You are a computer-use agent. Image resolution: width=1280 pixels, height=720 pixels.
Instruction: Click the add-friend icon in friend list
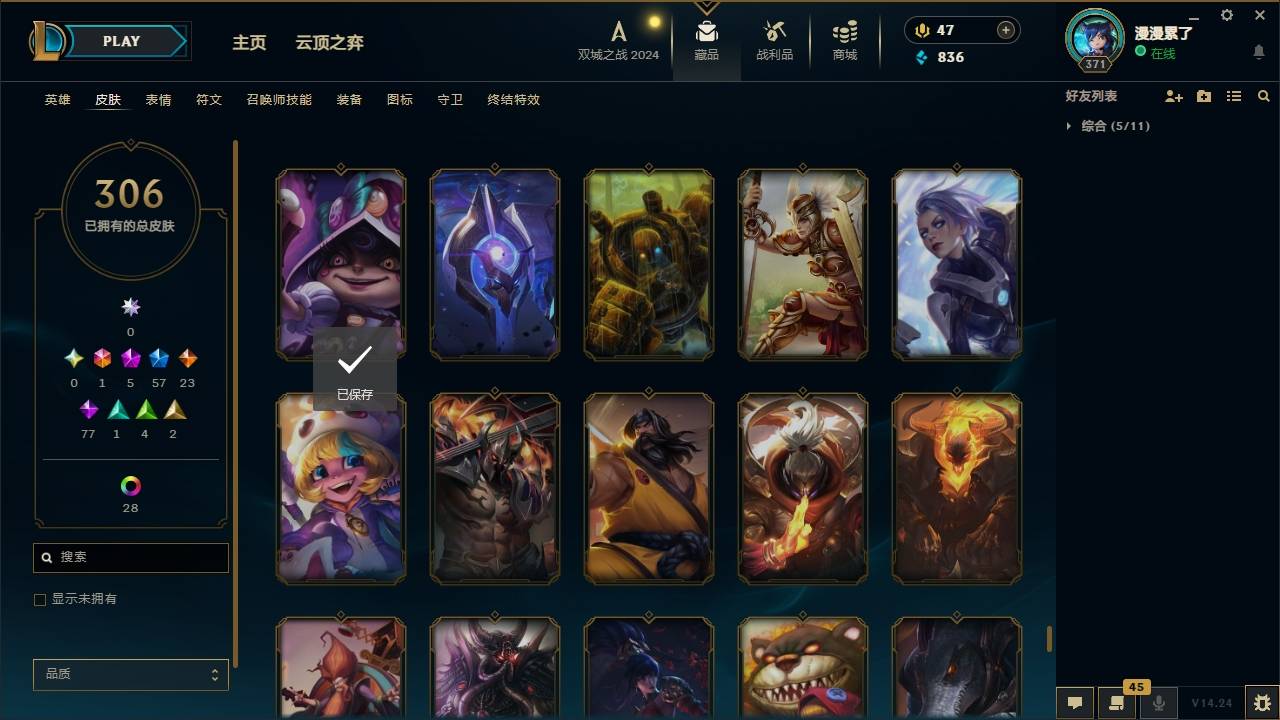click(1174, 96)
